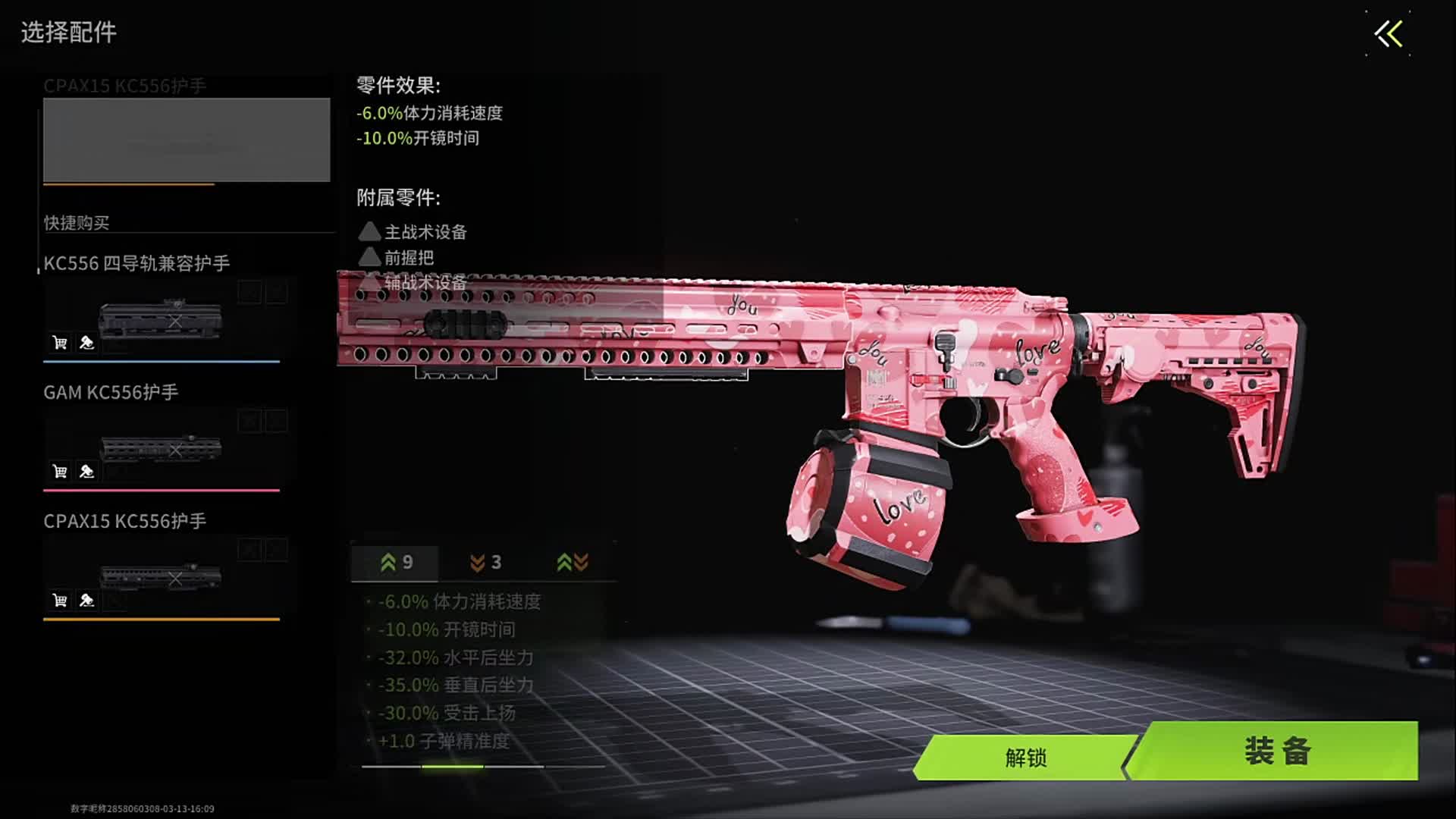Viewport: 1456px width, 819px height.
Task: Show the 9 advantages stat tab
Action: tap(396, 563)
